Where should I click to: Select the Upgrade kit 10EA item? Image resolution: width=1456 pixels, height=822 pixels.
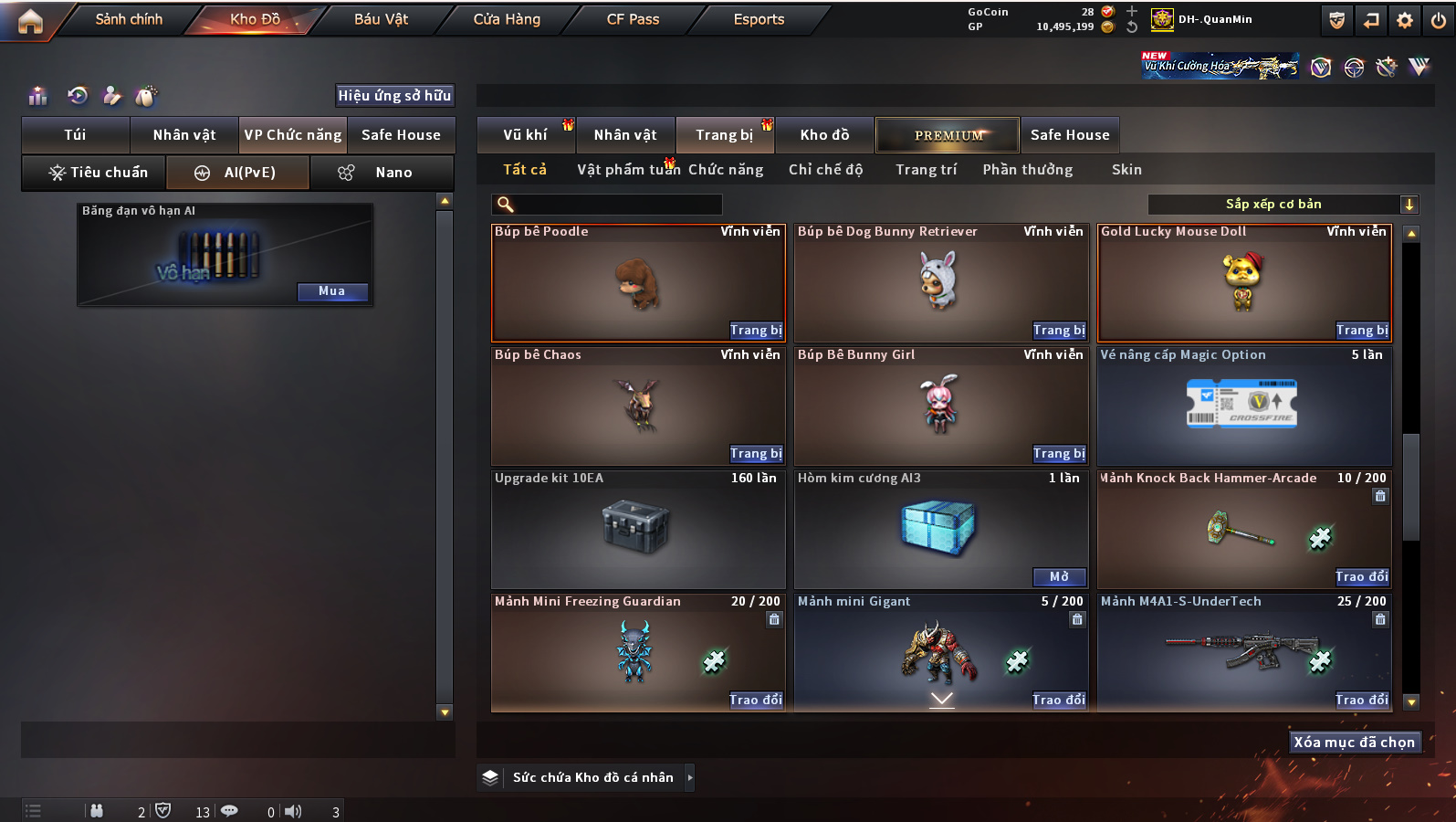pyautogui.click(x=637, y=530)
